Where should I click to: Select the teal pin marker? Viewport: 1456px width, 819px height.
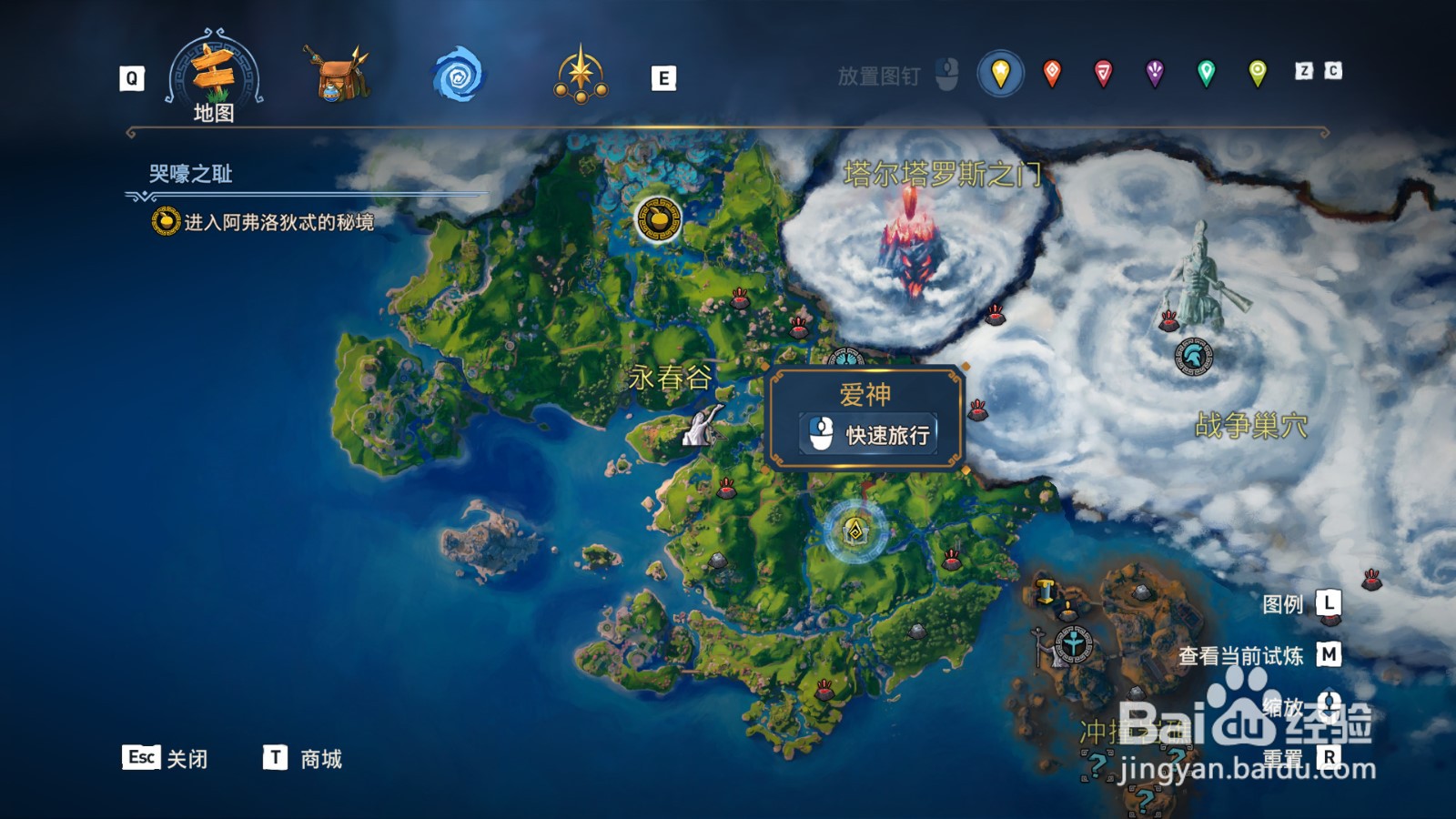pyautogui.click(x=1206, y=73)
